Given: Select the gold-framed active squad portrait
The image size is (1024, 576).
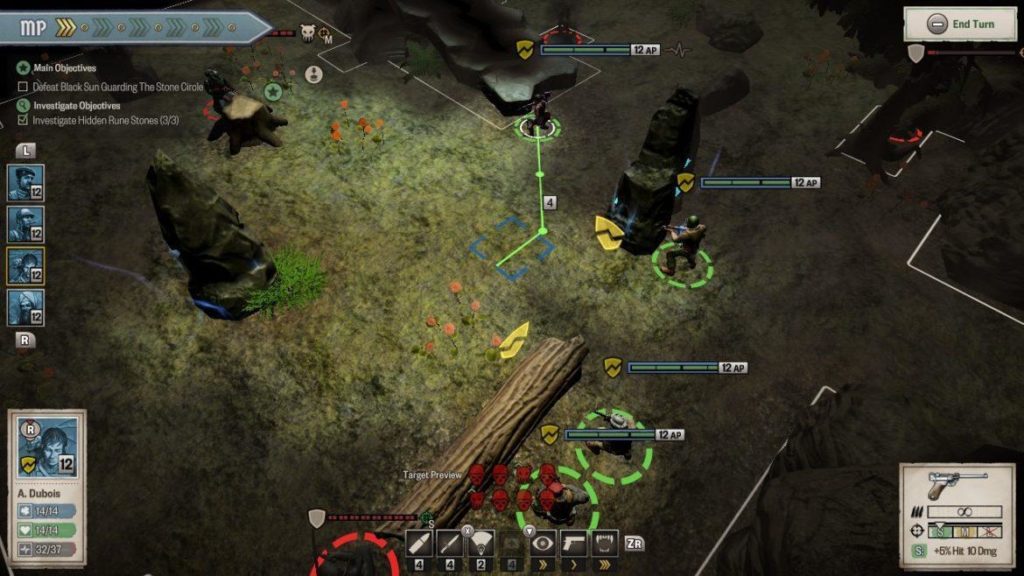Looking at the screenshot, I should 26,266.
